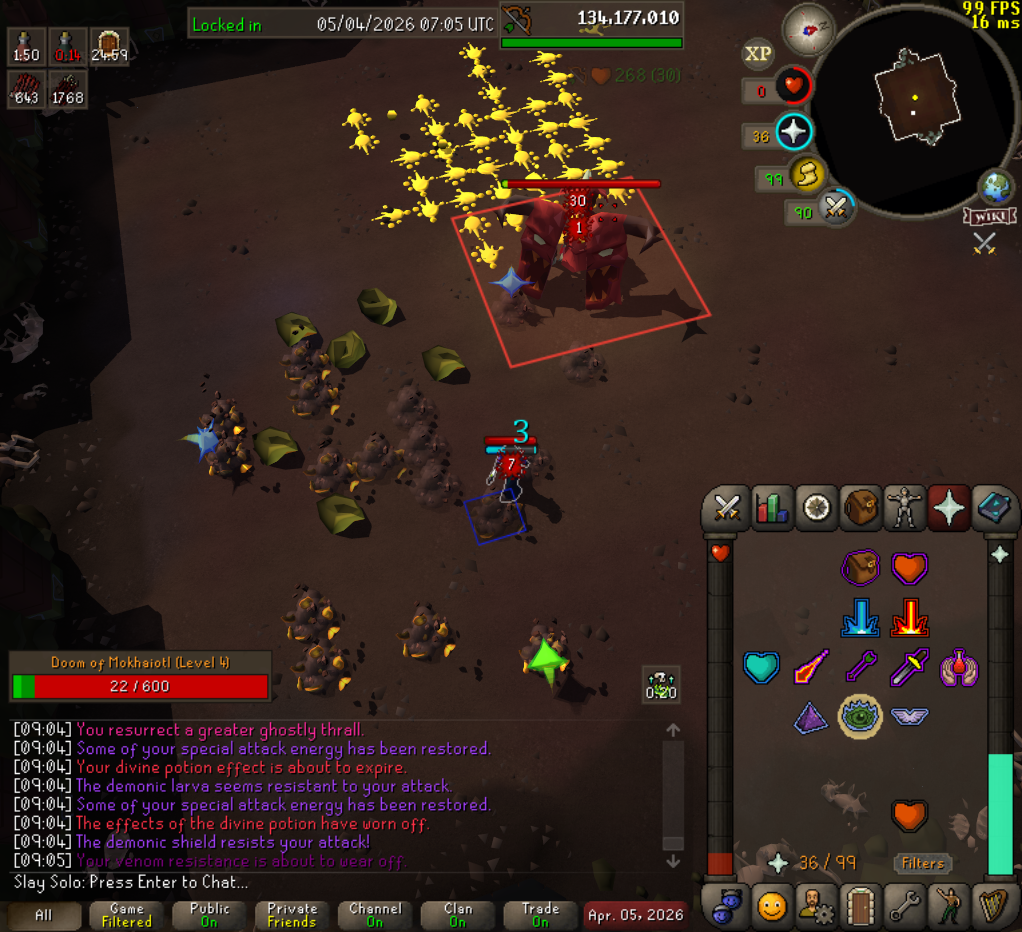The width and height of the screenshot is (1022, 932).
Task: Toggle the XP drops button
Action: 758,54
